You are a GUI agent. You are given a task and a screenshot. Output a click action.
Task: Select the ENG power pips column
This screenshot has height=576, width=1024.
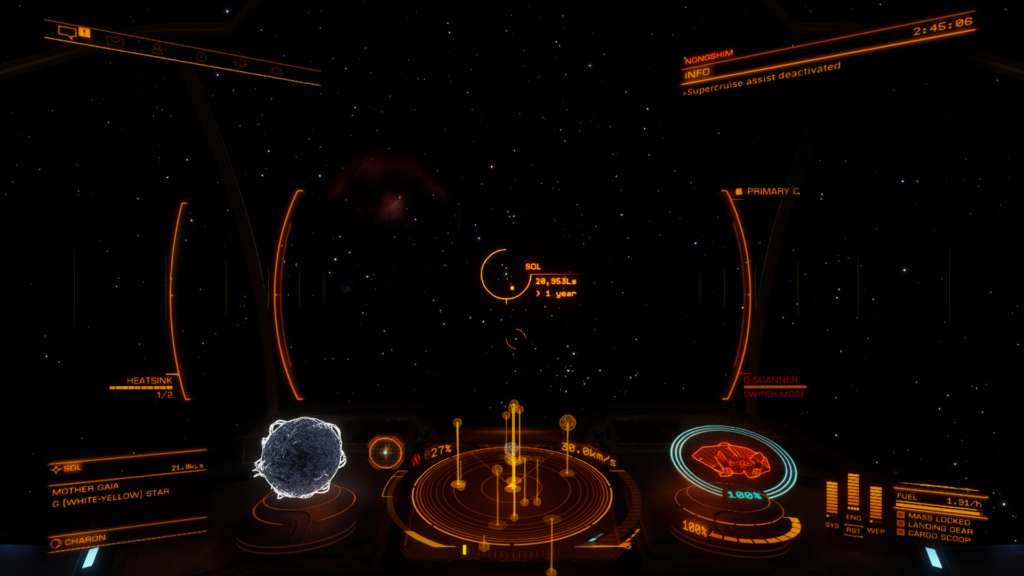pos(853,497)
